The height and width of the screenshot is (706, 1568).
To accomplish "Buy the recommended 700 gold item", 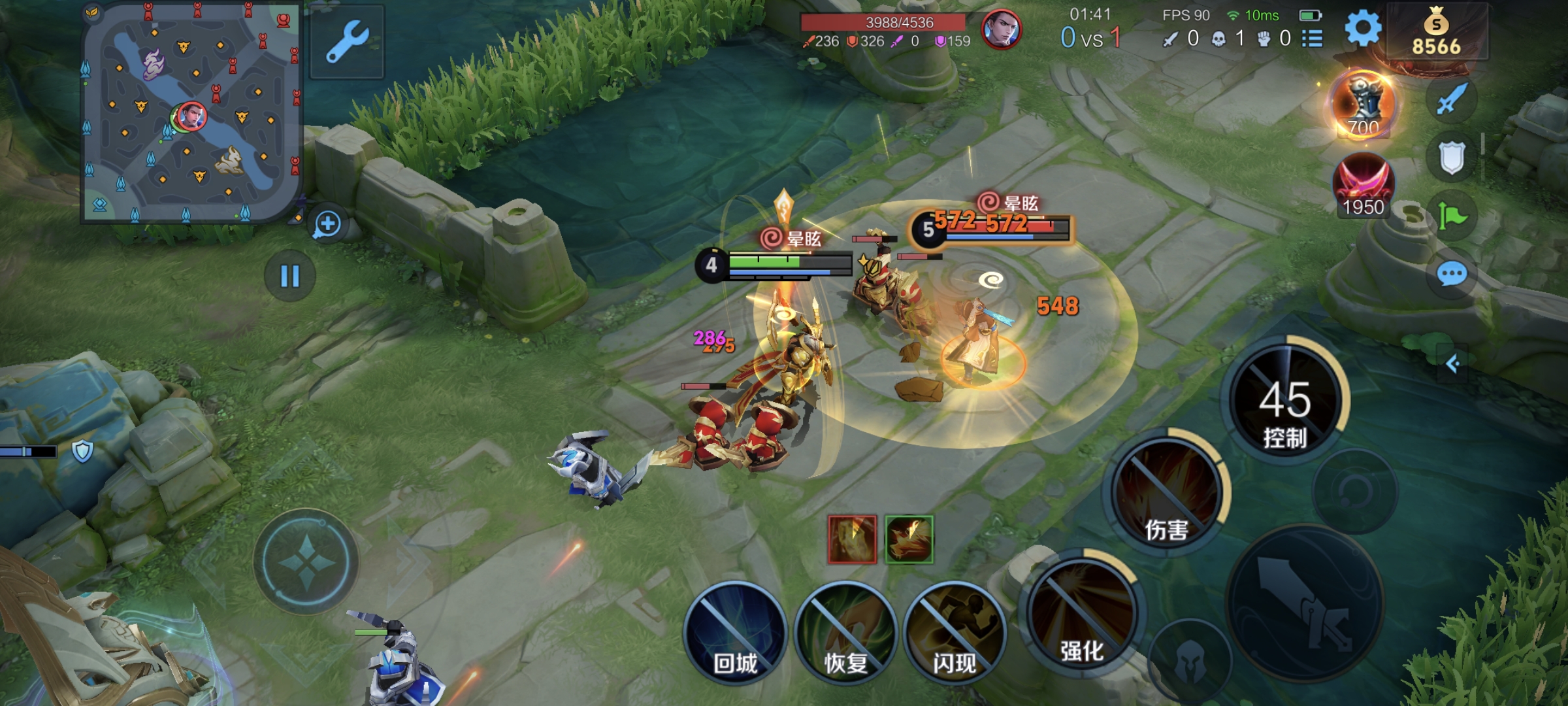I will click(1364, 105).
